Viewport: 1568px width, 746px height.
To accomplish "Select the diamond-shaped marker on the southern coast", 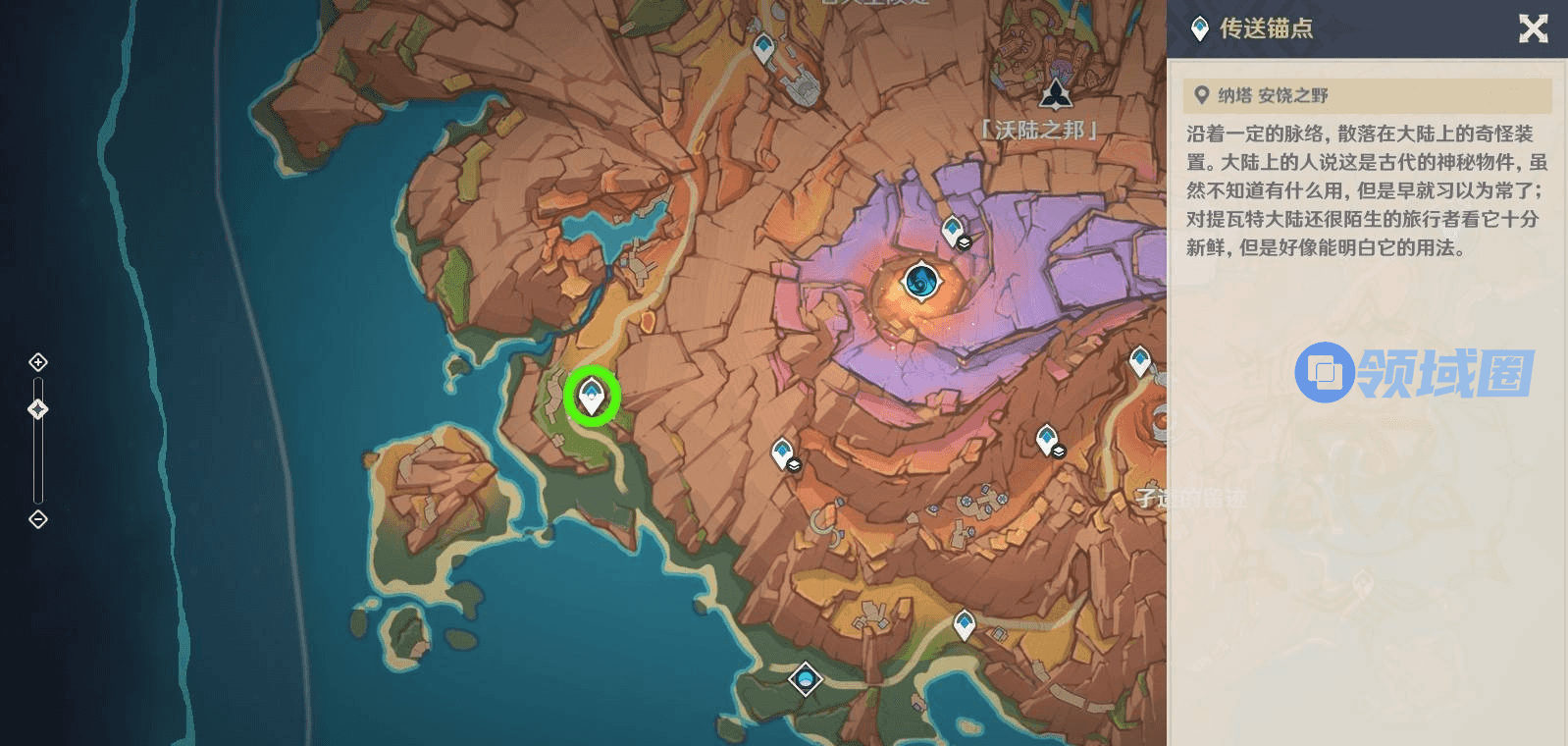I will [x=806, y=678].
